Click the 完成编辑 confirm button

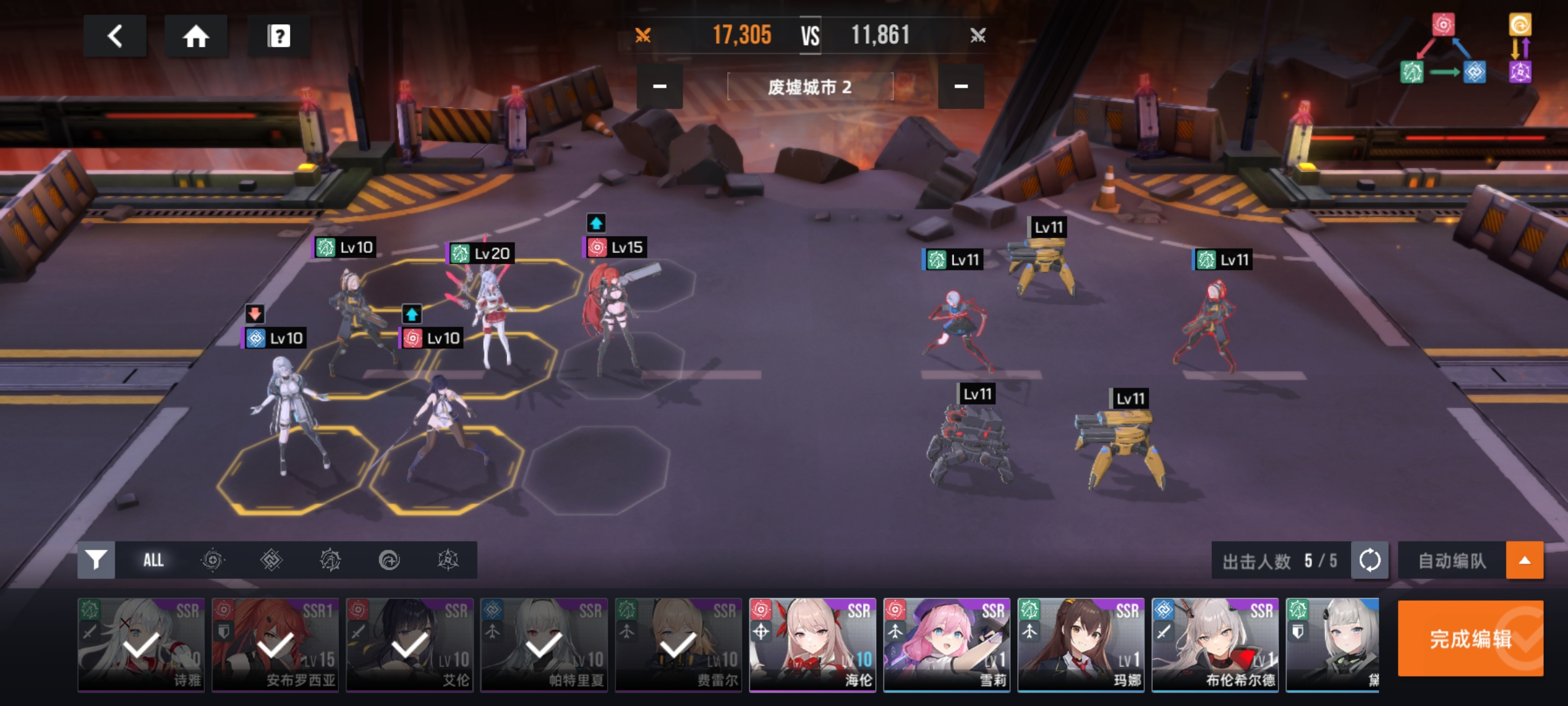tap(1470, 638)
